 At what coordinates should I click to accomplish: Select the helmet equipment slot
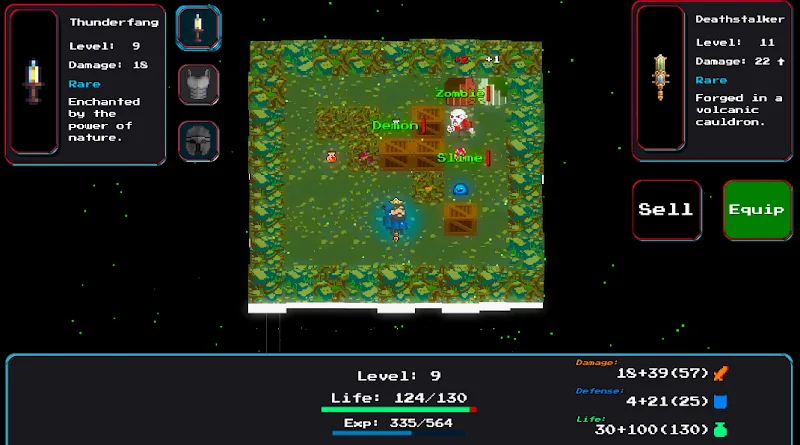pos(198,141)
